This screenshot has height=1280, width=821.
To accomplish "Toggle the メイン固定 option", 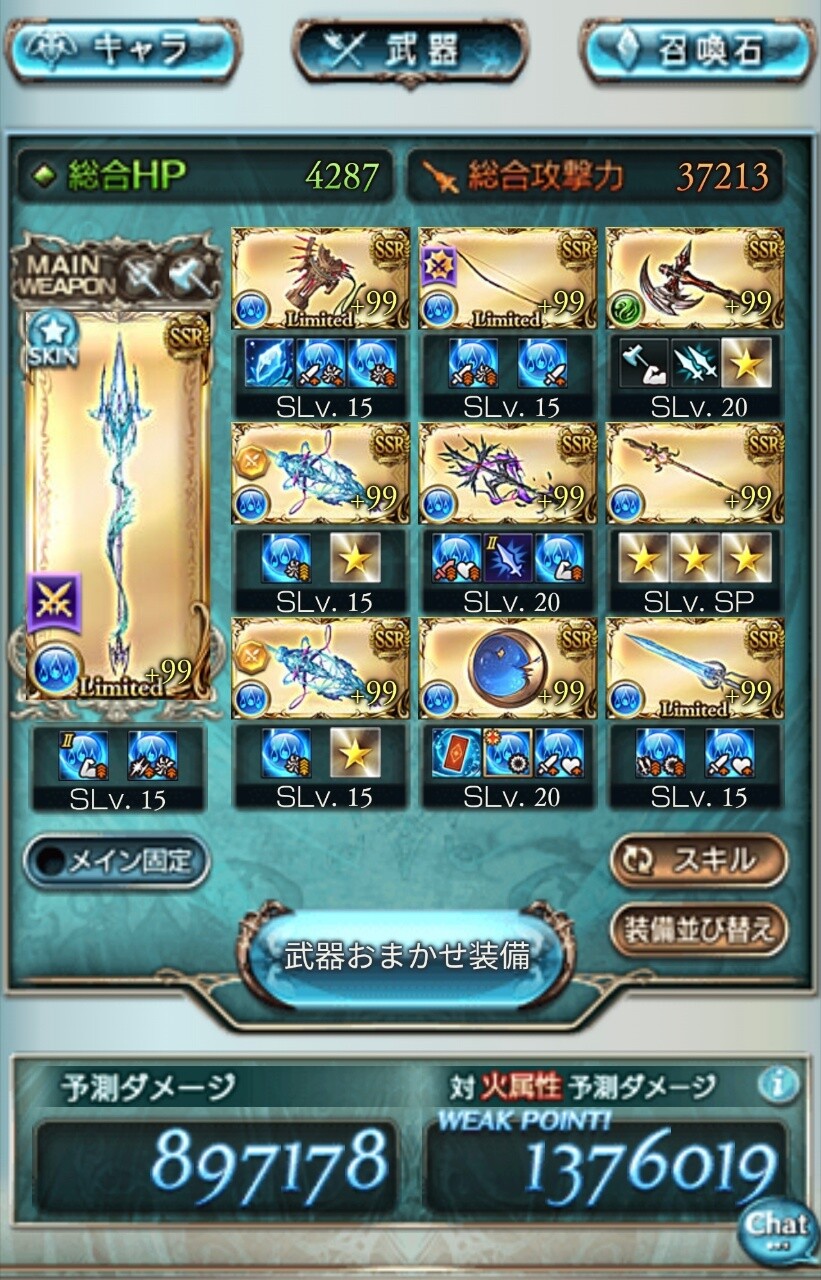I will pyautogui.click(x=117, y=862).
